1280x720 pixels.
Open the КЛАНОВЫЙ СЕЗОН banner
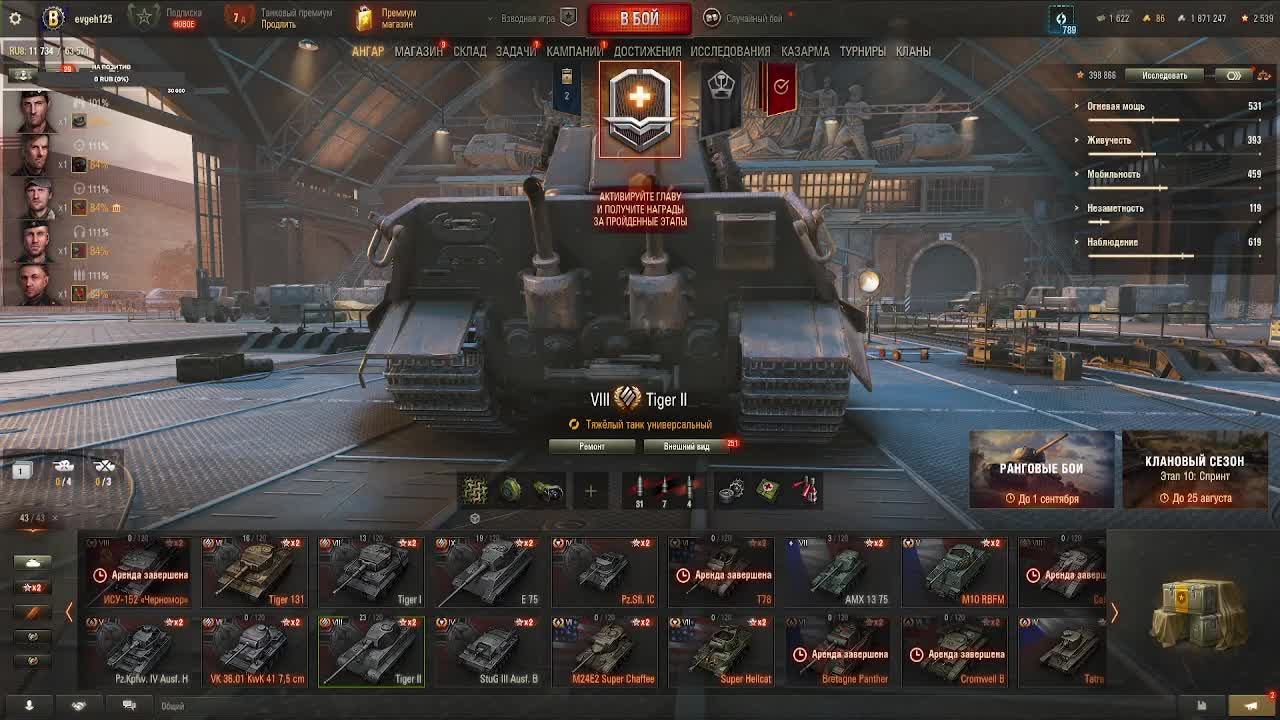point(1194,470)
